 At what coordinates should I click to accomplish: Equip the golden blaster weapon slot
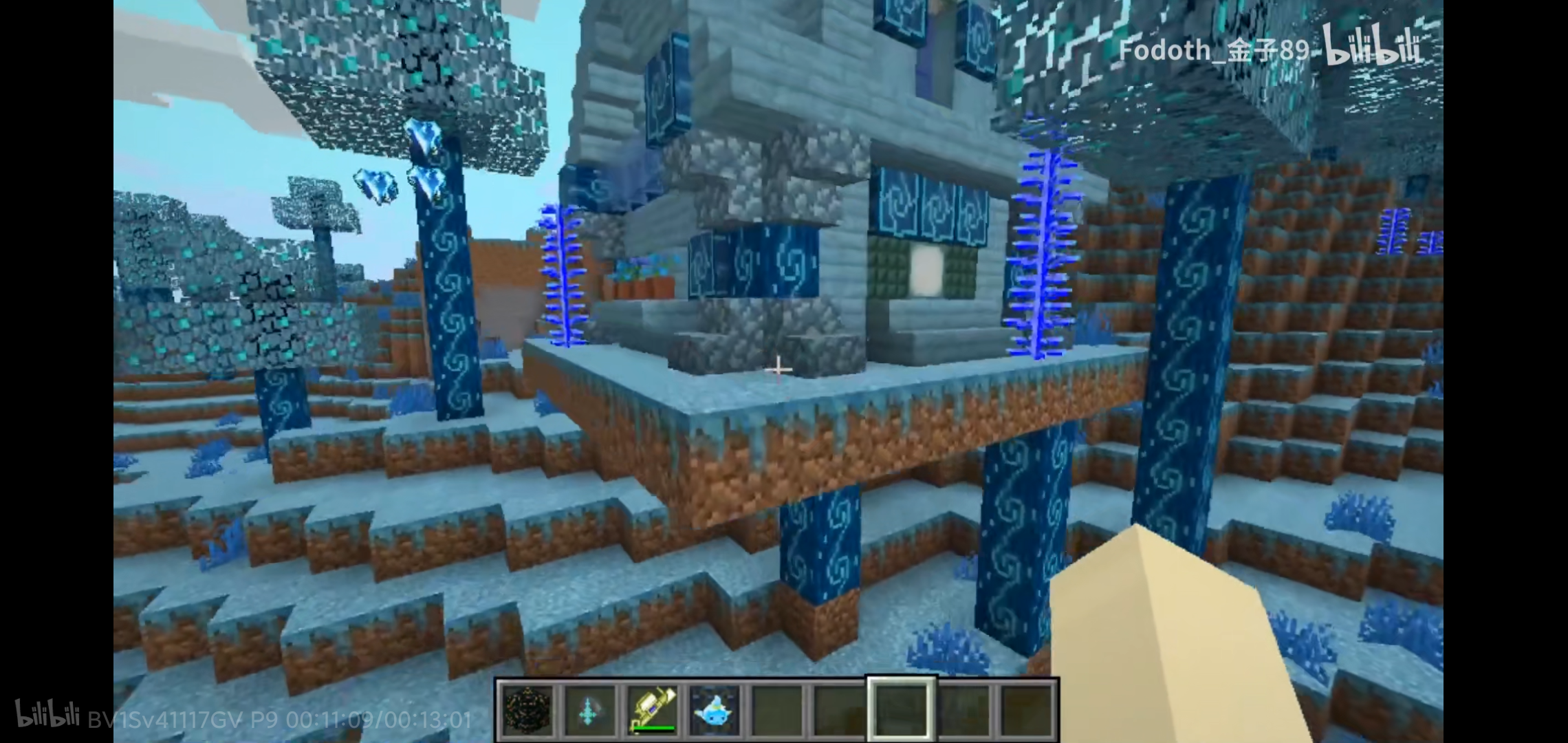(x=652, y=711)
